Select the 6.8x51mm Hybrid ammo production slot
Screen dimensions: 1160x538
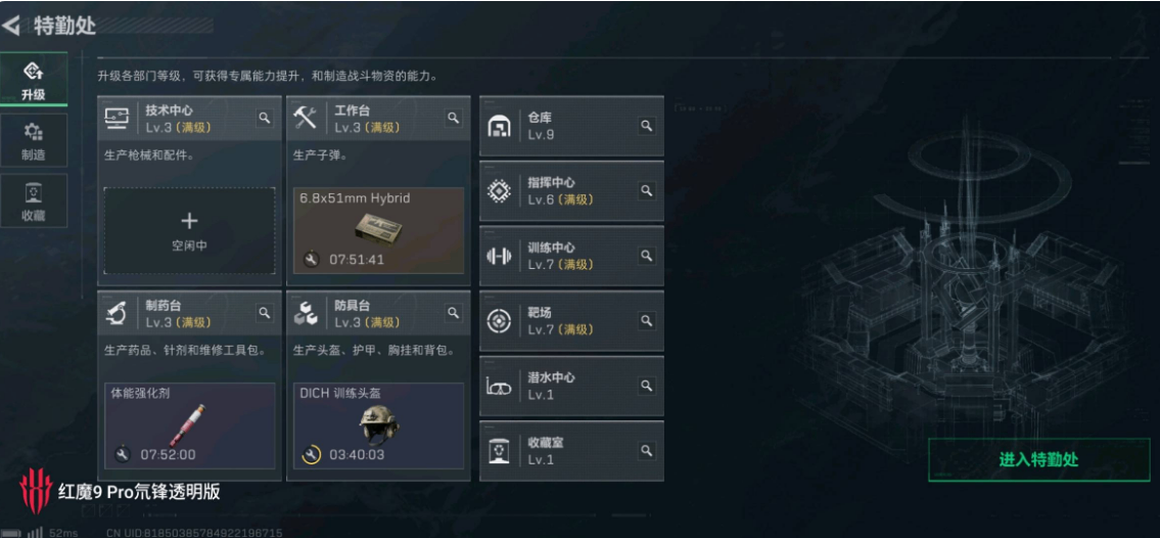tap(378, 230)
